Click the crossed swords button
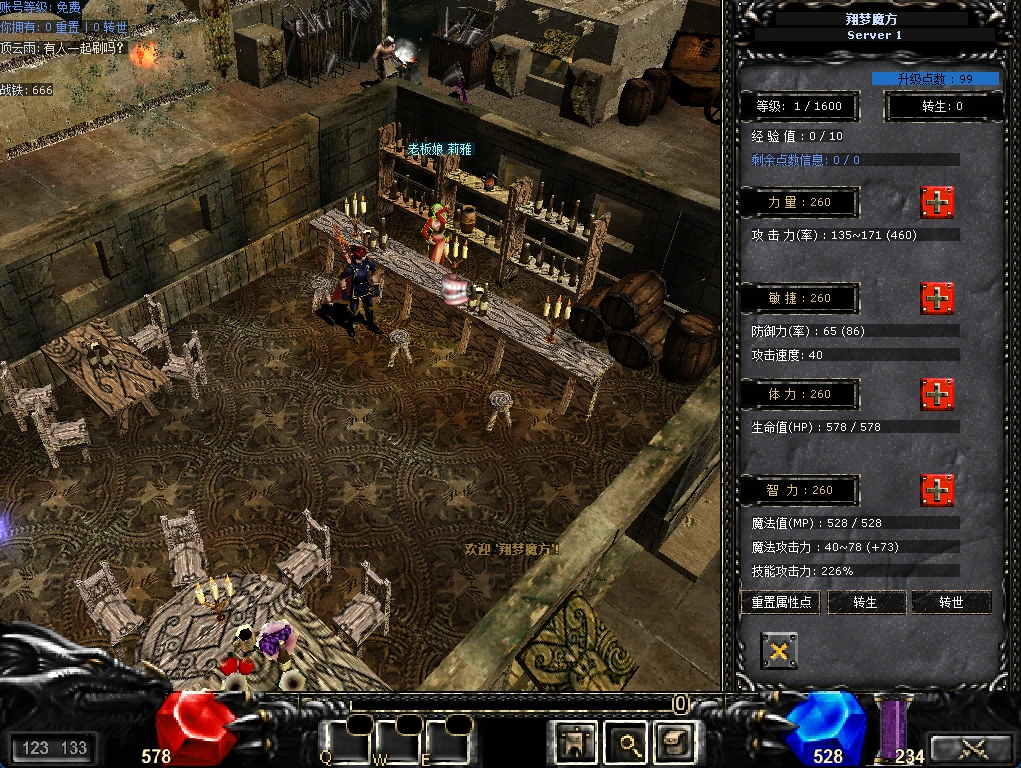 [971, 748]
